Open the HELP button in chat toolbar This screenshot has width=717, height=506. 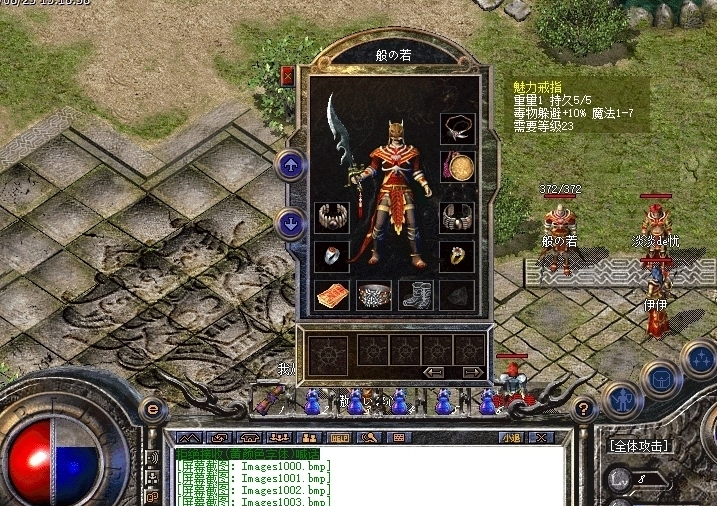coord(340,437)
